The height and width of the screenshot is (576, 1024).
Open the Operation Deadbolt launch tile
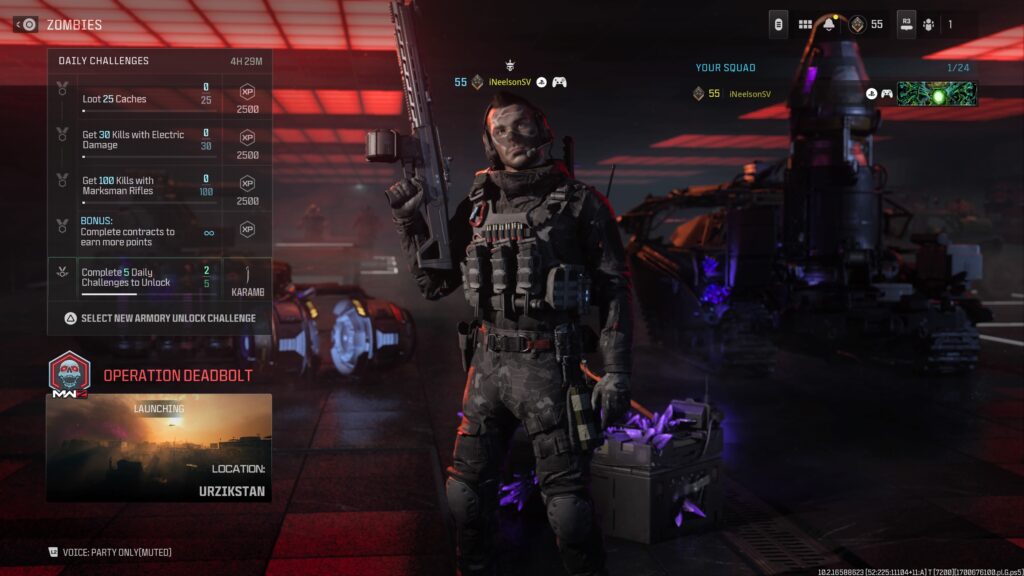[x=158, y=447]
